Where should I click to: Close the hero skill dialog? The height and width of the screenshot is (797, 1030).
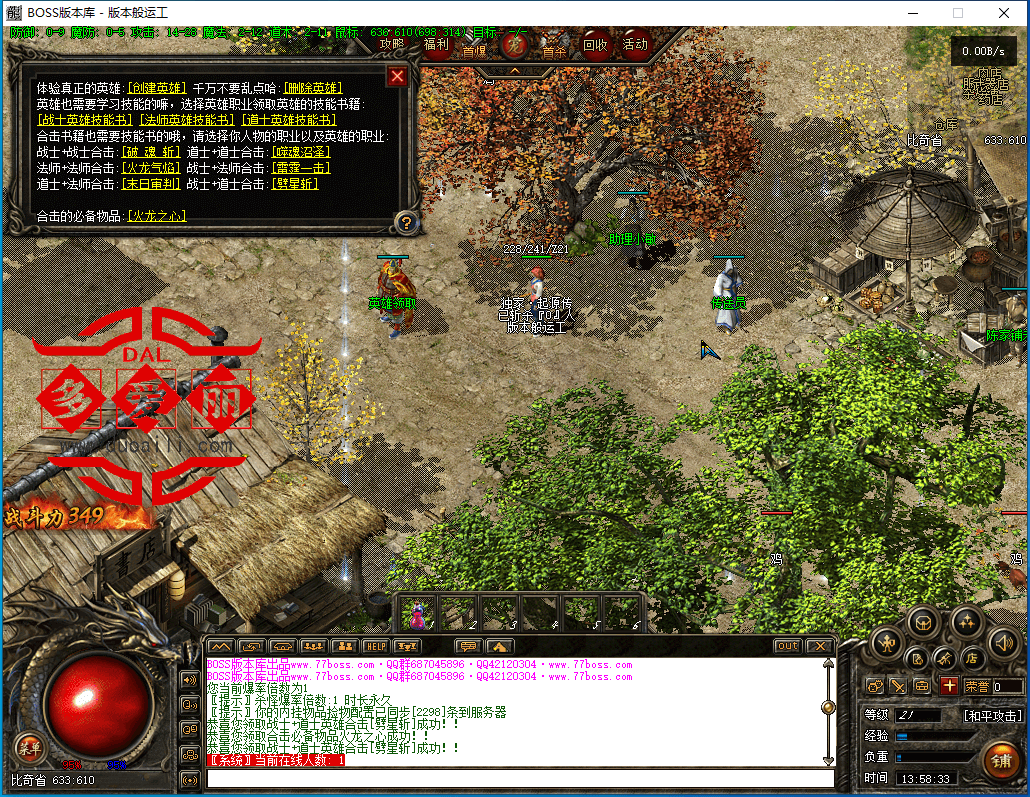click(x=397, y=76)
